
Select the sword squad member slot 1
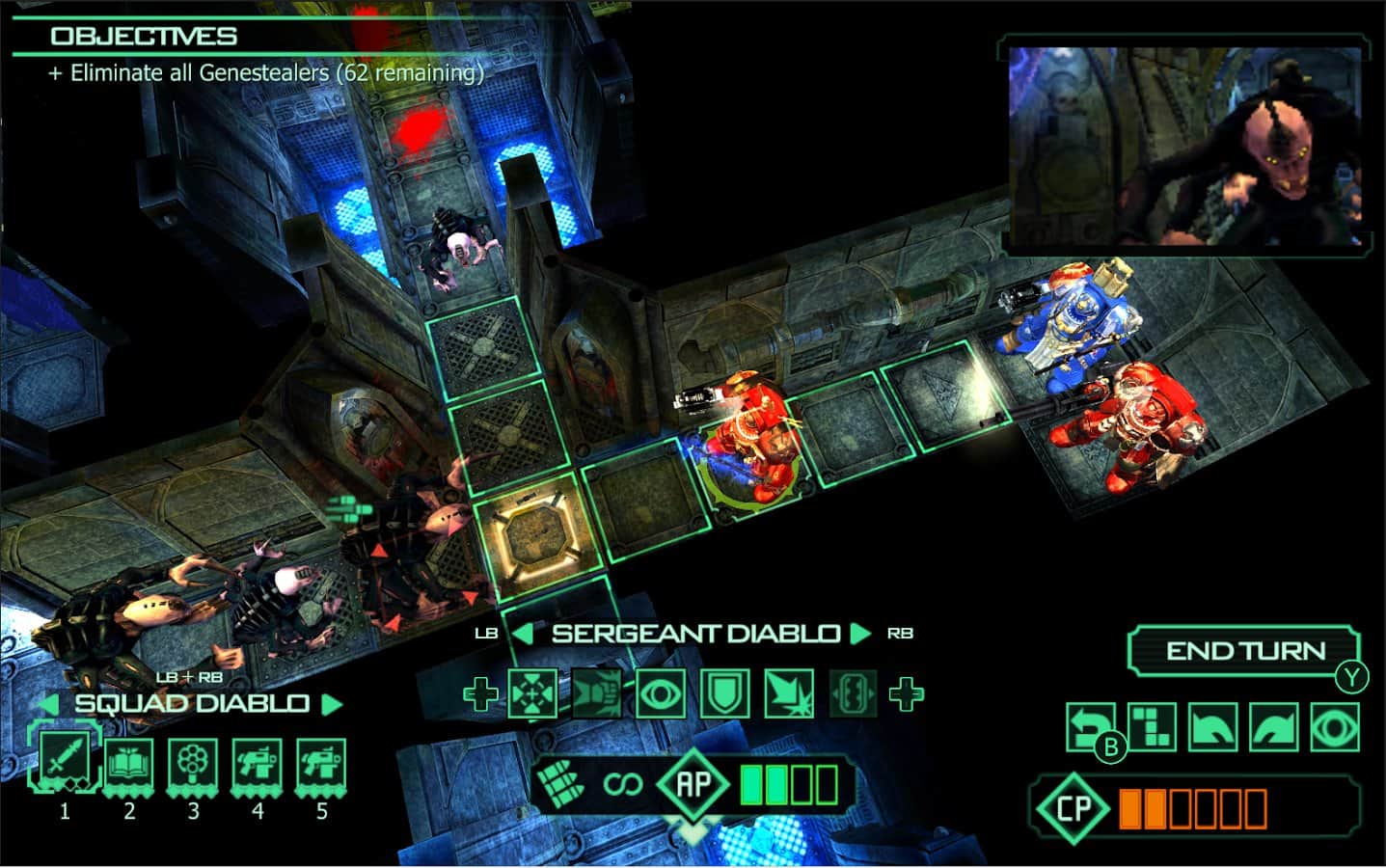point(65,762)
